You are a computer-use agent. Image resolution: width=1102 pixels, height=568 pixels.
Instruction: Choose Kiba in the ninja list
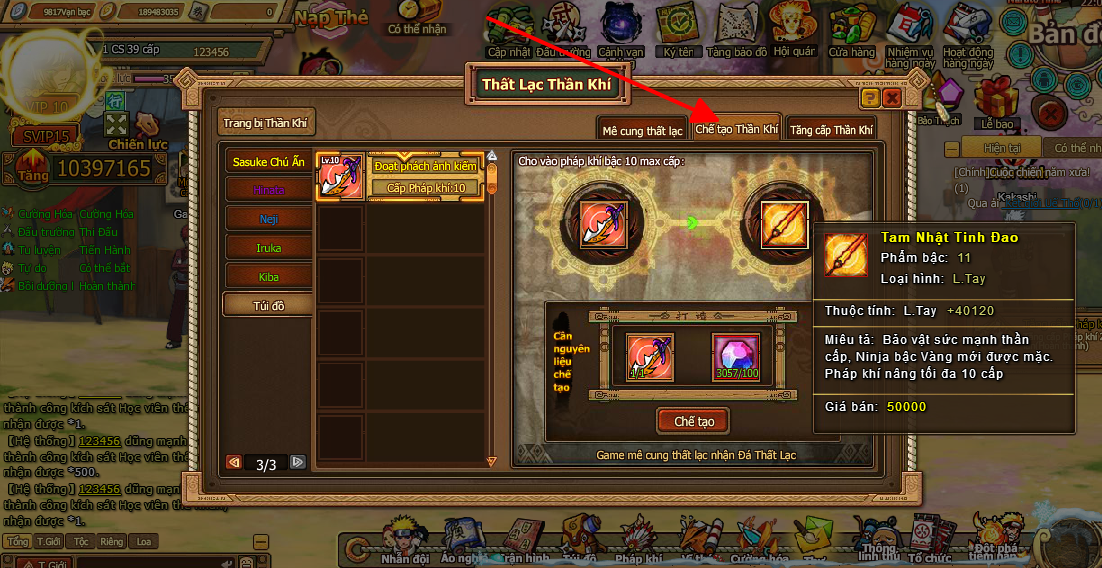pyautogui.click(x=268, y=276)
